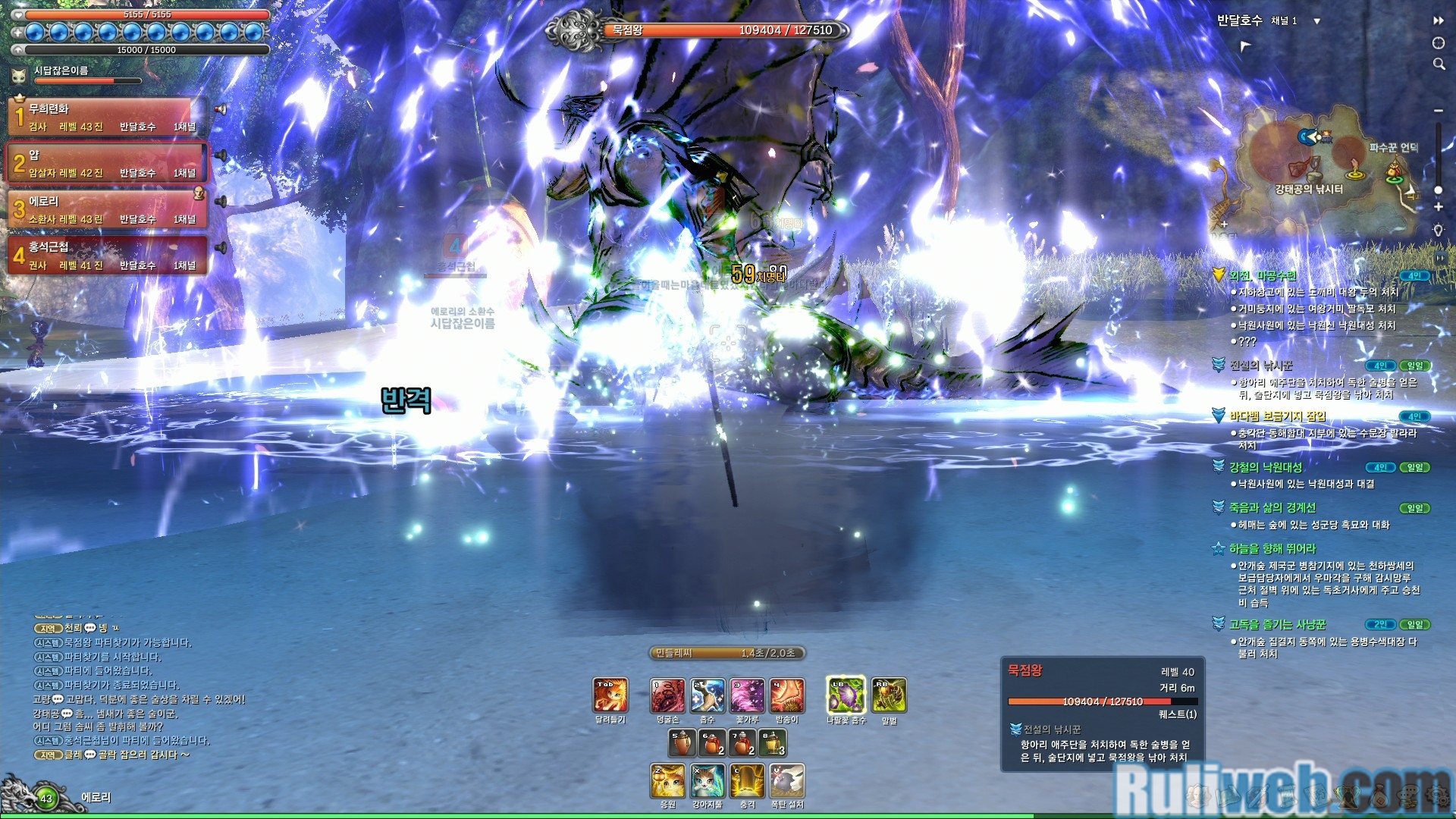
Task: Click the 하늘을 향해 뛰어라 quest title
Action: click(1272, 548)
